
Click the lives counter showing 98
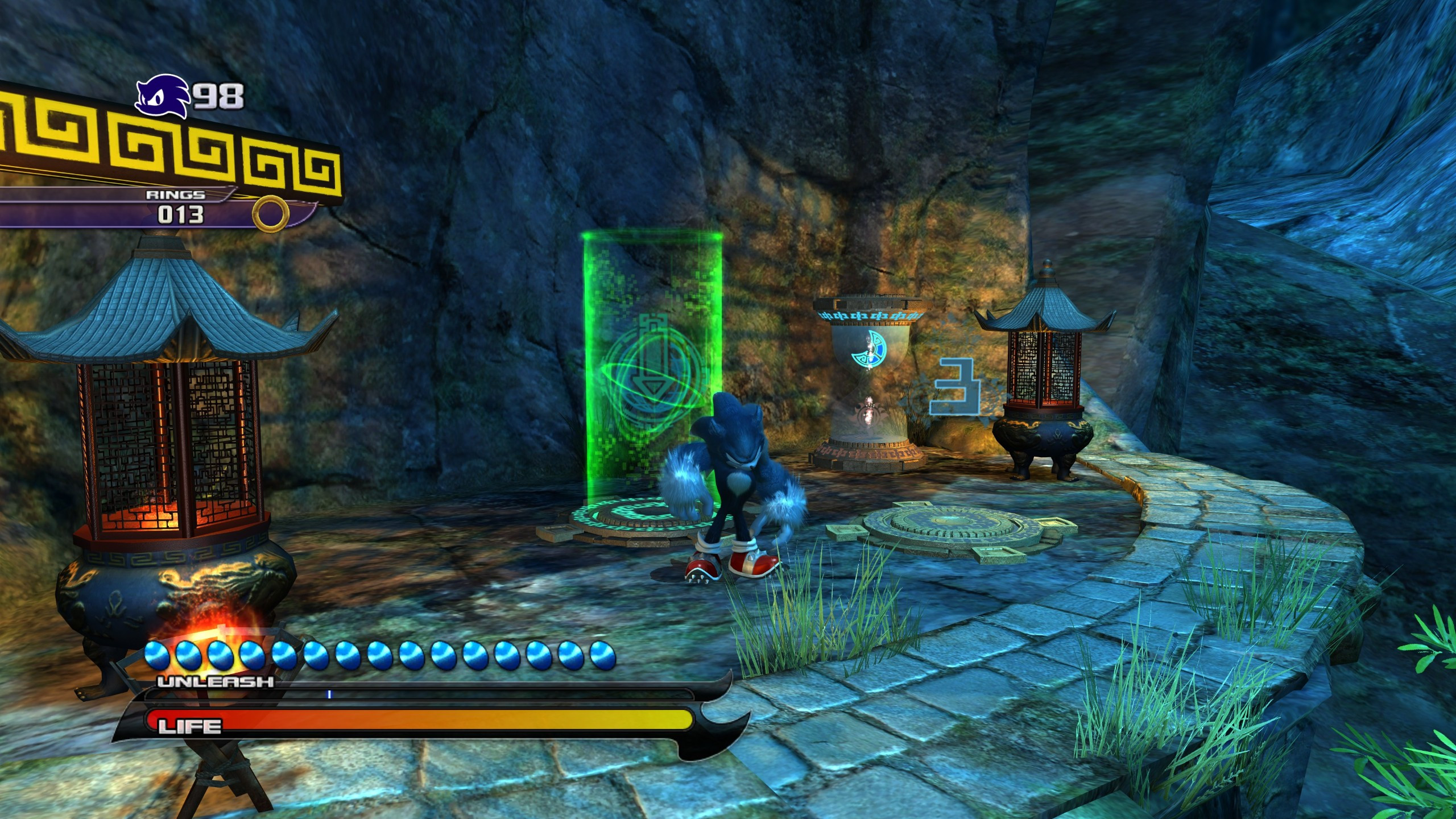(218, 94)
